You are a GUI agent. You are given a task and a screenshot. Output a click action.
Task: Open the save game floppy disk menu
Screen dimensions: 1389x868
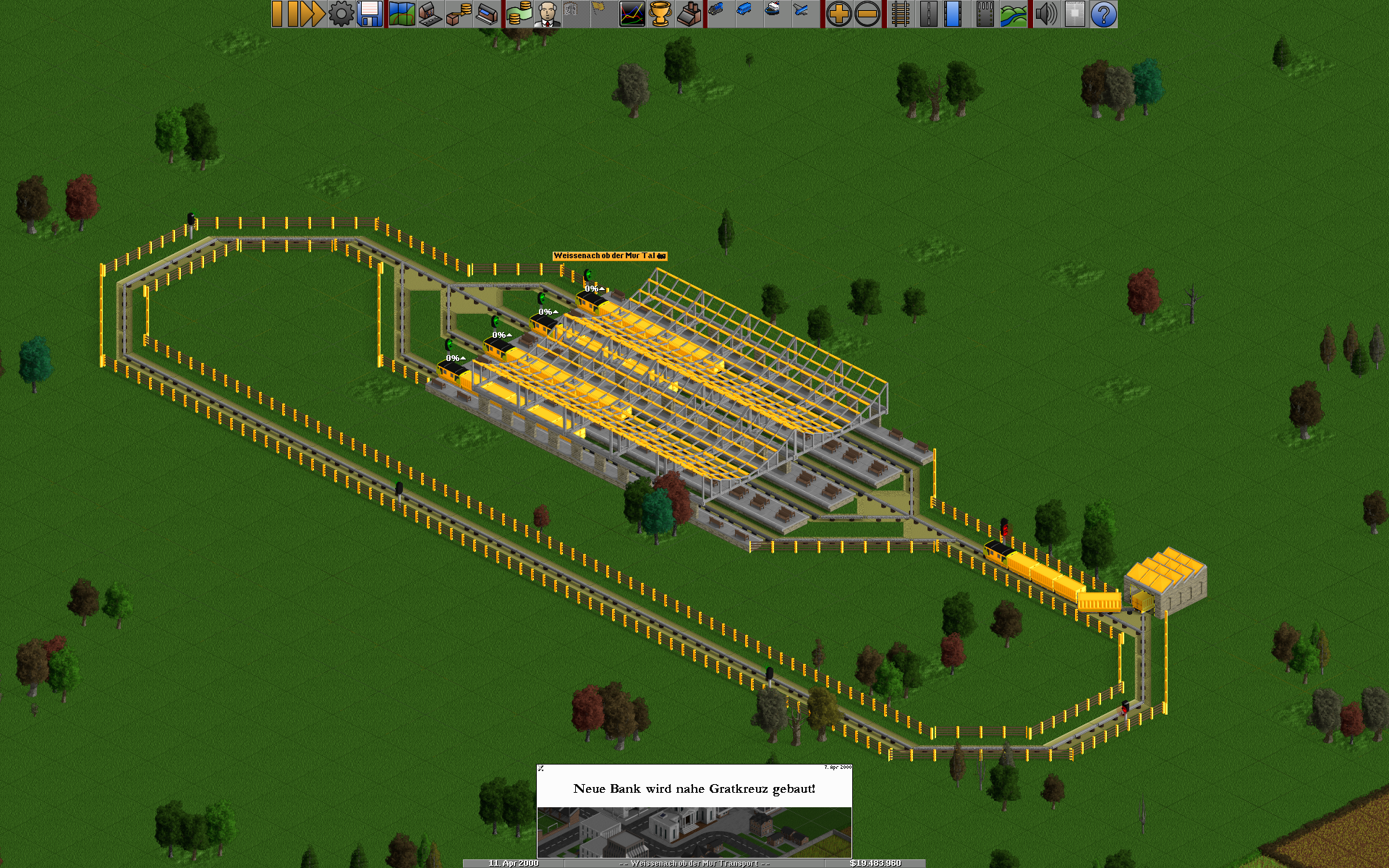370,14
